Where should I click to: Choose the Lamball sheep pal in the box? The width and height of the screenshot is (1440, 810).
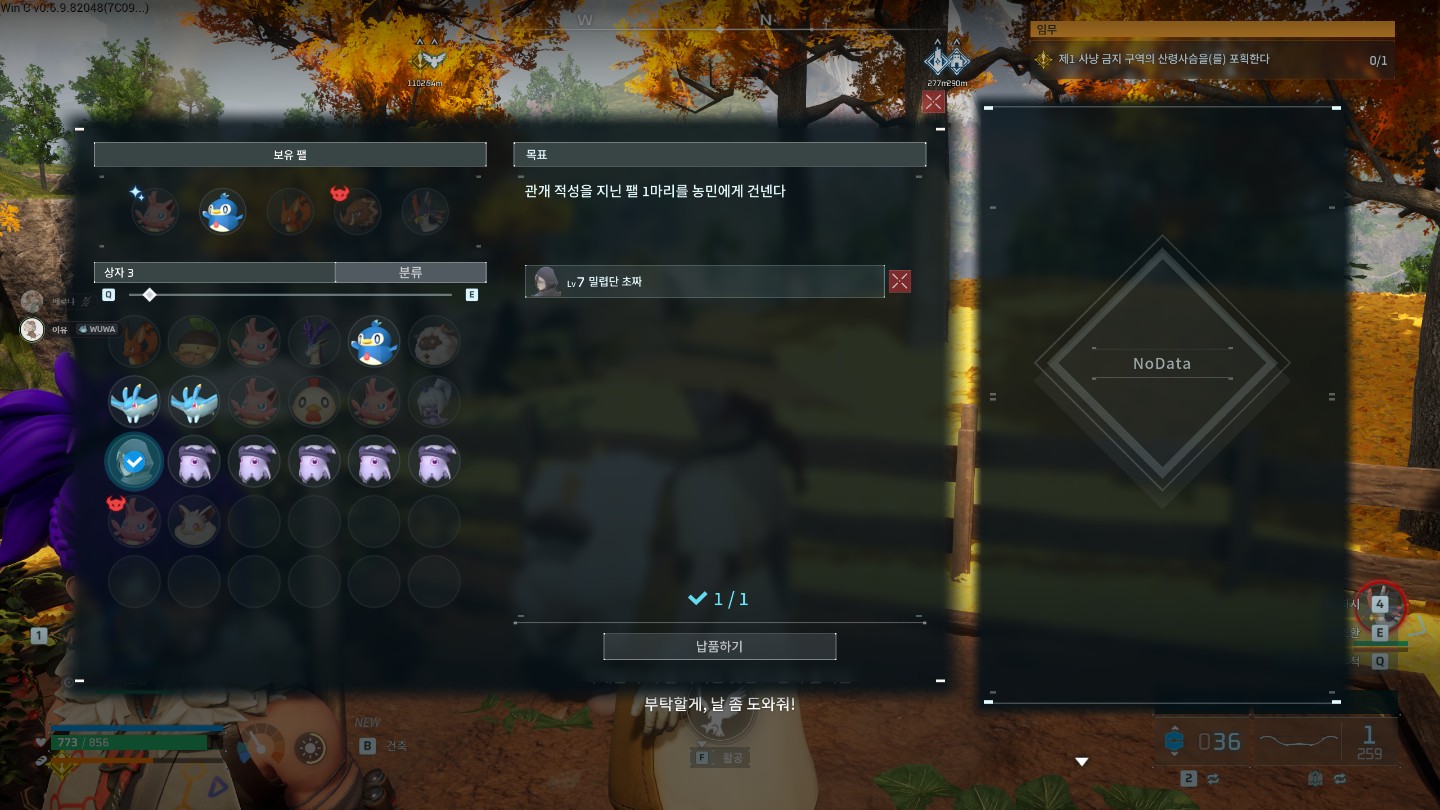coord(434,342)
